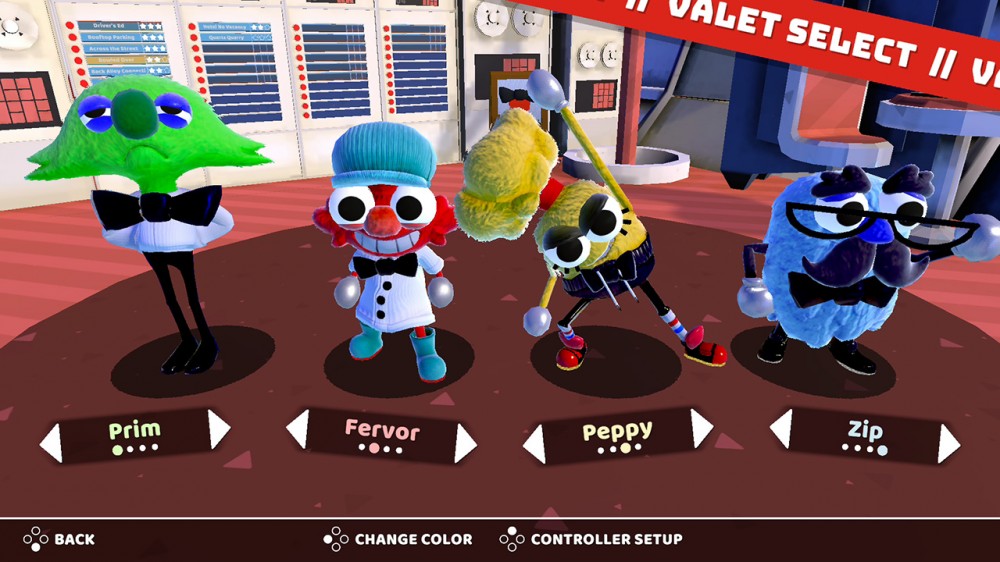Viewport: 1000px width, 562px height.
Task: Cycle left from the Zip valet
Action: tap(781, 428)
